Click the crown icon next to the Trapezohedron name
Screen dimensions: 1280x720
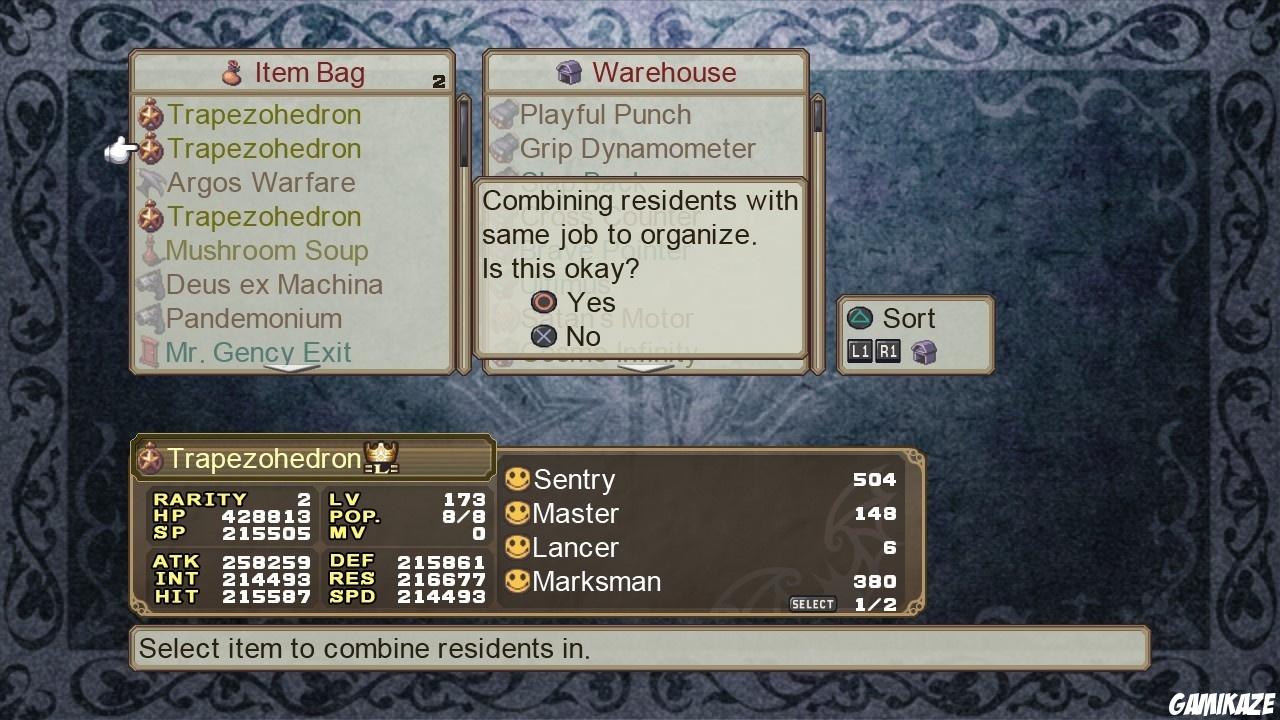click(378, 455)
